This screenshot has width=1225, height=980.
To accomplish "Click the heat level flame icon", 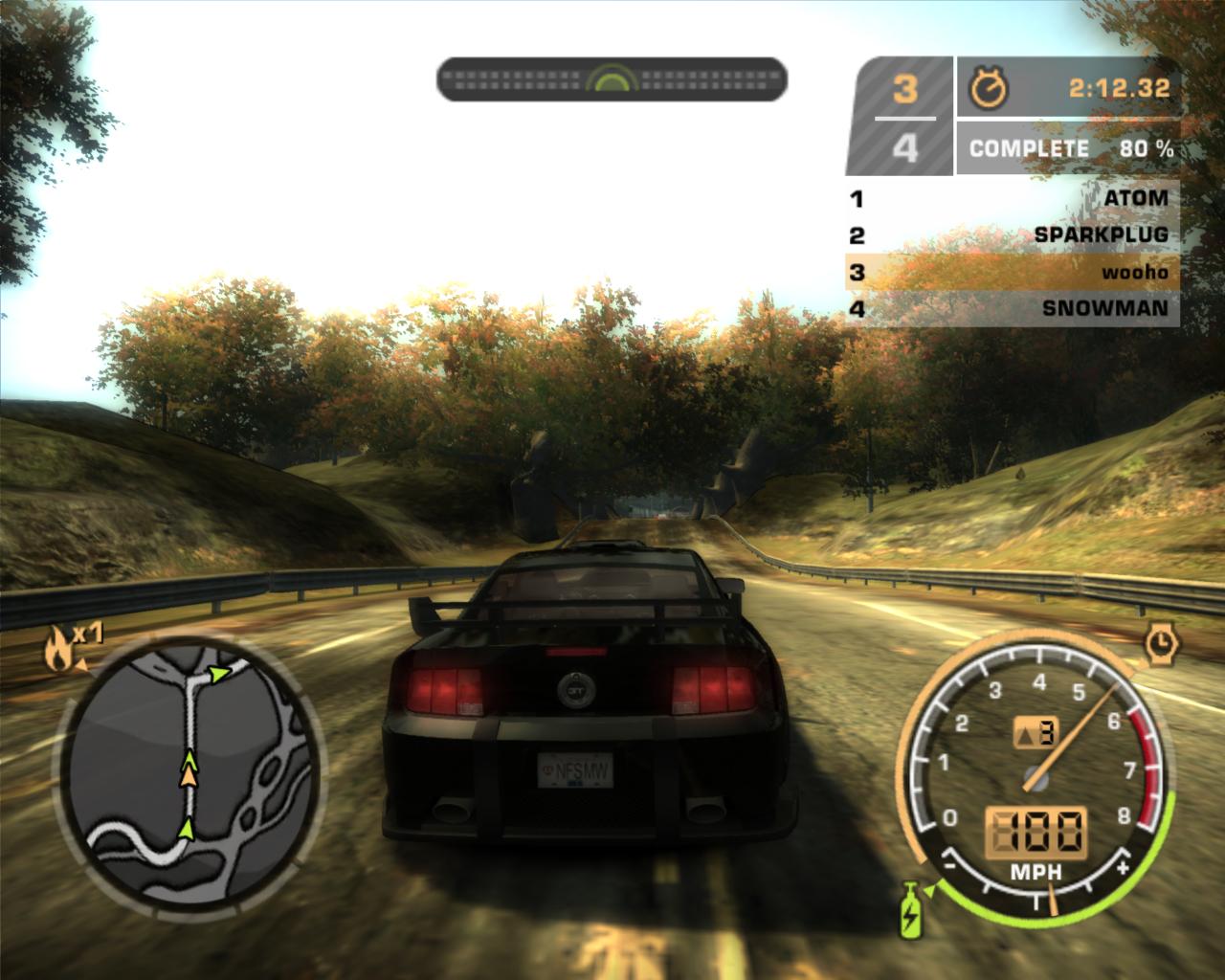I will [57, 651].
